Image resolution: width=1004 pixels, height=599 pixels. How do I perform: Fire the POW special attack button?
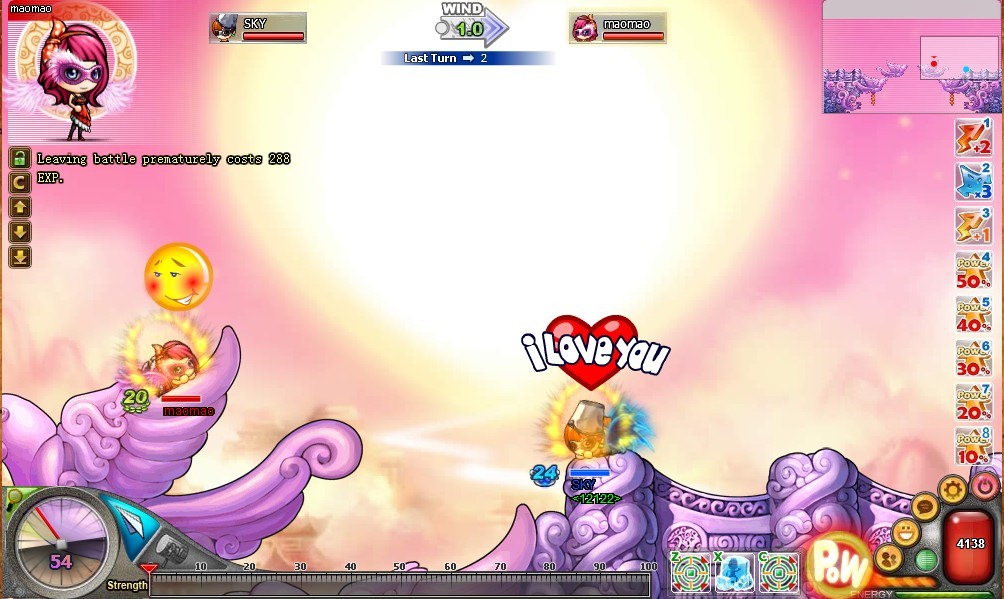tap(838, 564)
